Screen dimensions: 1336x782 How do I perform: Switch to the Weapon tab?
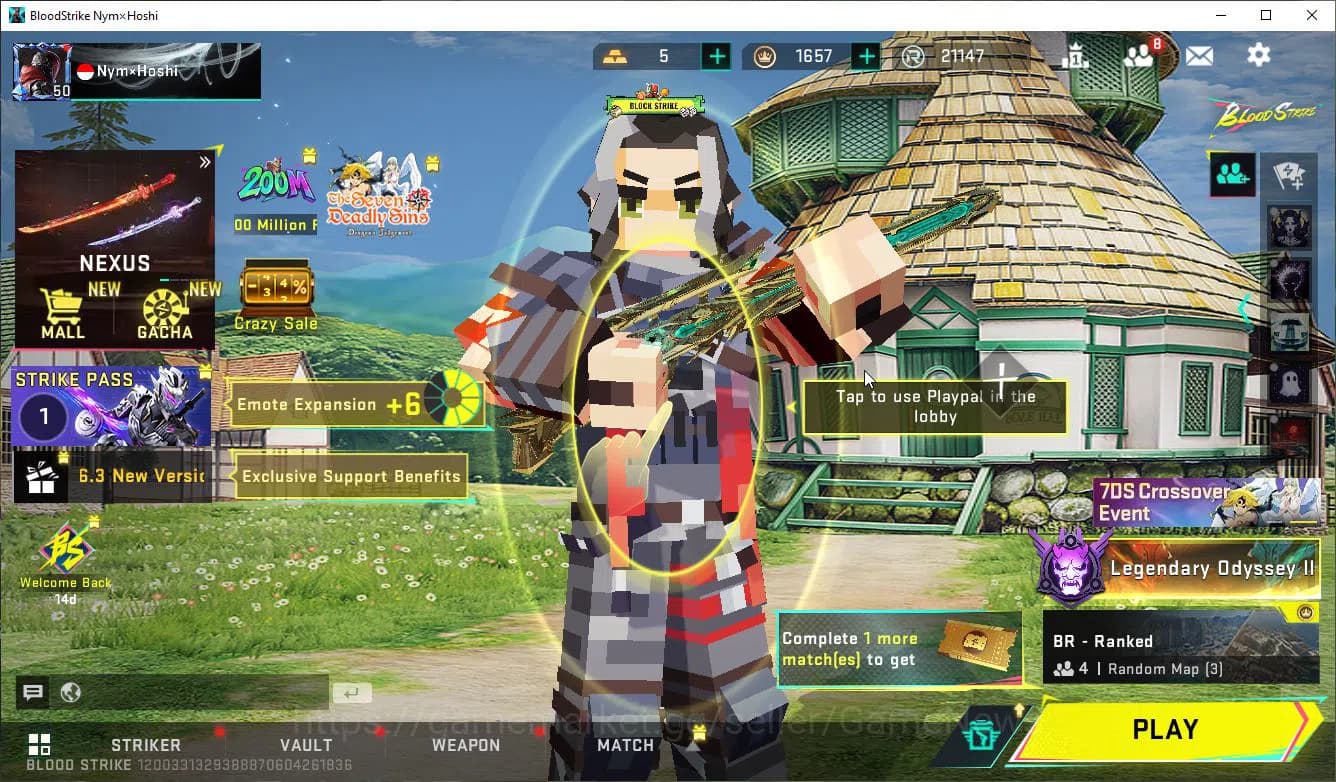click(x=465, y=745)
